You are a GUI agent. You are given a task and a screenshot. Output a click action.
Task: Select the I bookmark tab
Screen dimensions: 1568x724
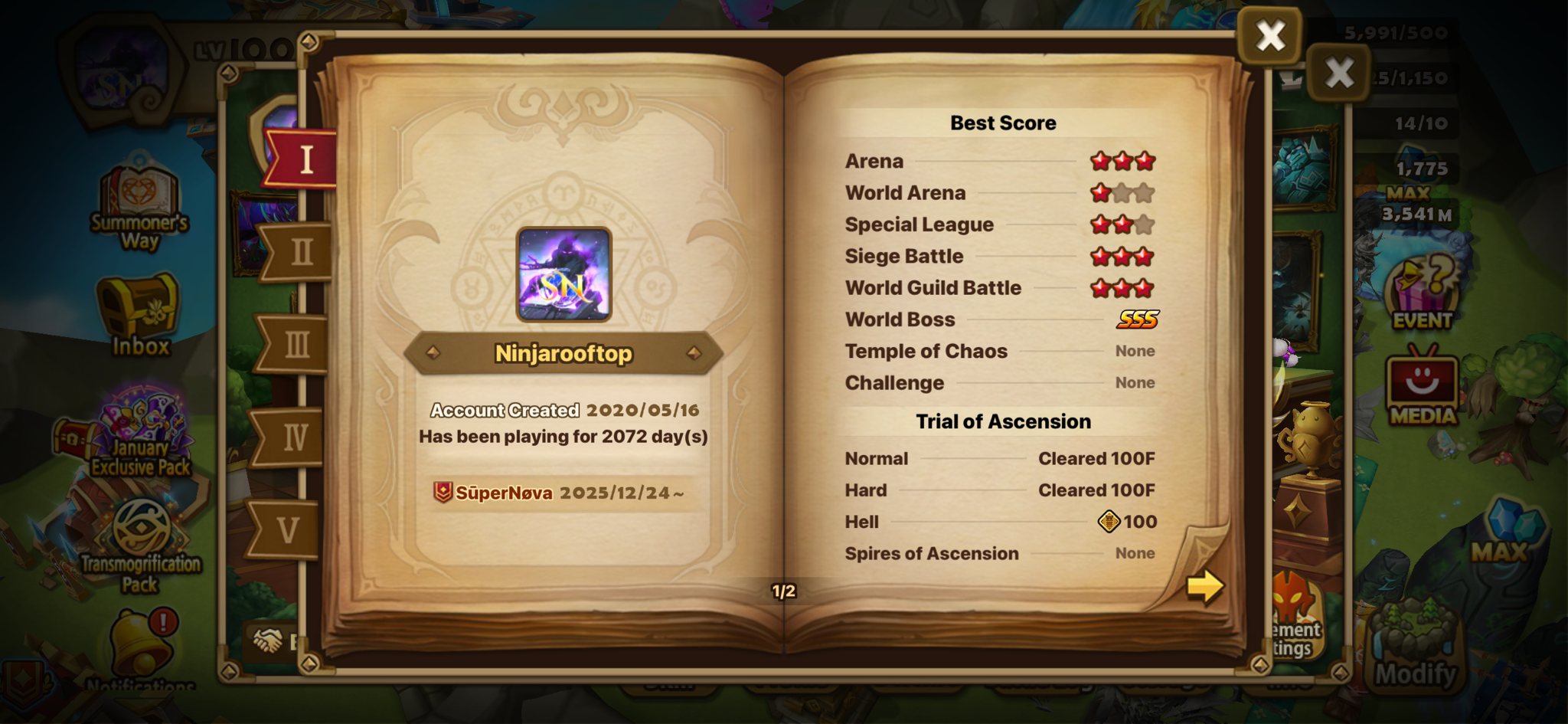[305, 159]
